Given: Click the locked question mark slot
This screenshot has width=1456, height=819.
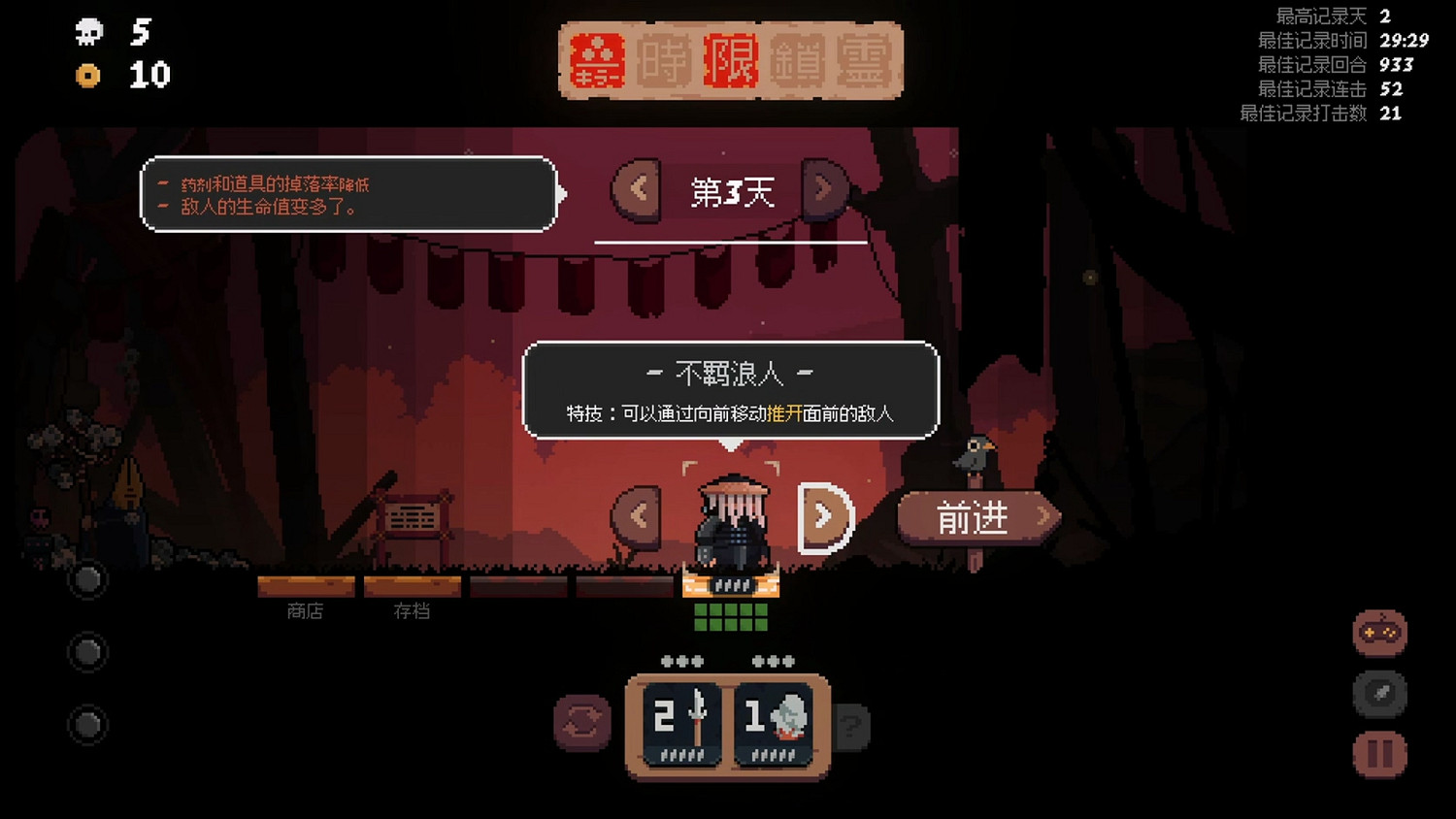Looking at the screenshot, I should 852,724.
